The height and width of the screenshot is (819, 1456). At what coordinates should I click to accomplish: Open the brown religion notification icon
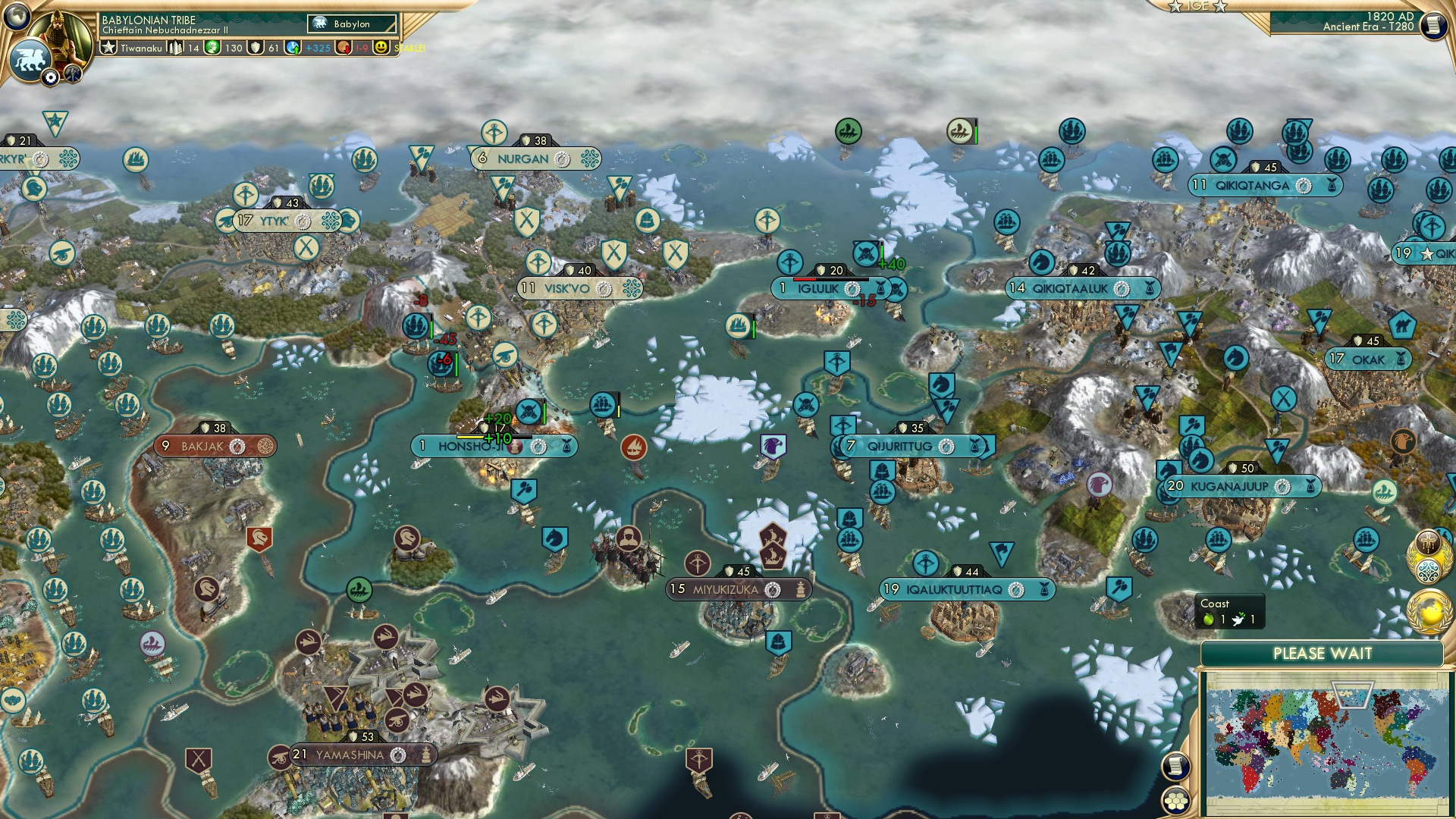1429,543
